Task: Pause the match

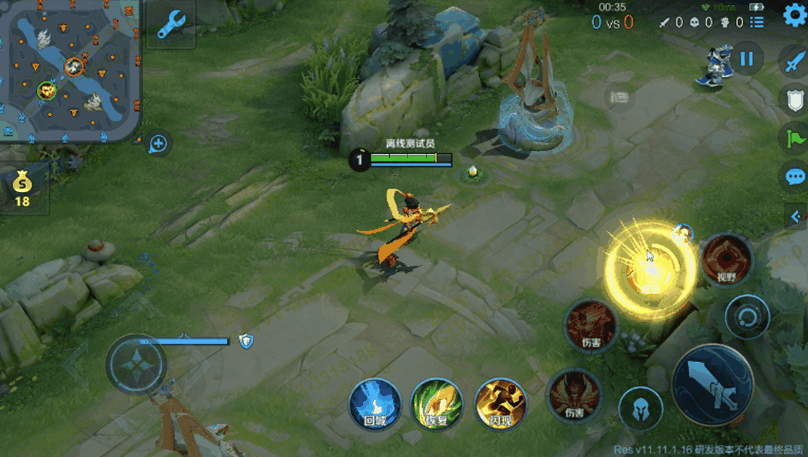Action: (746, 59)
